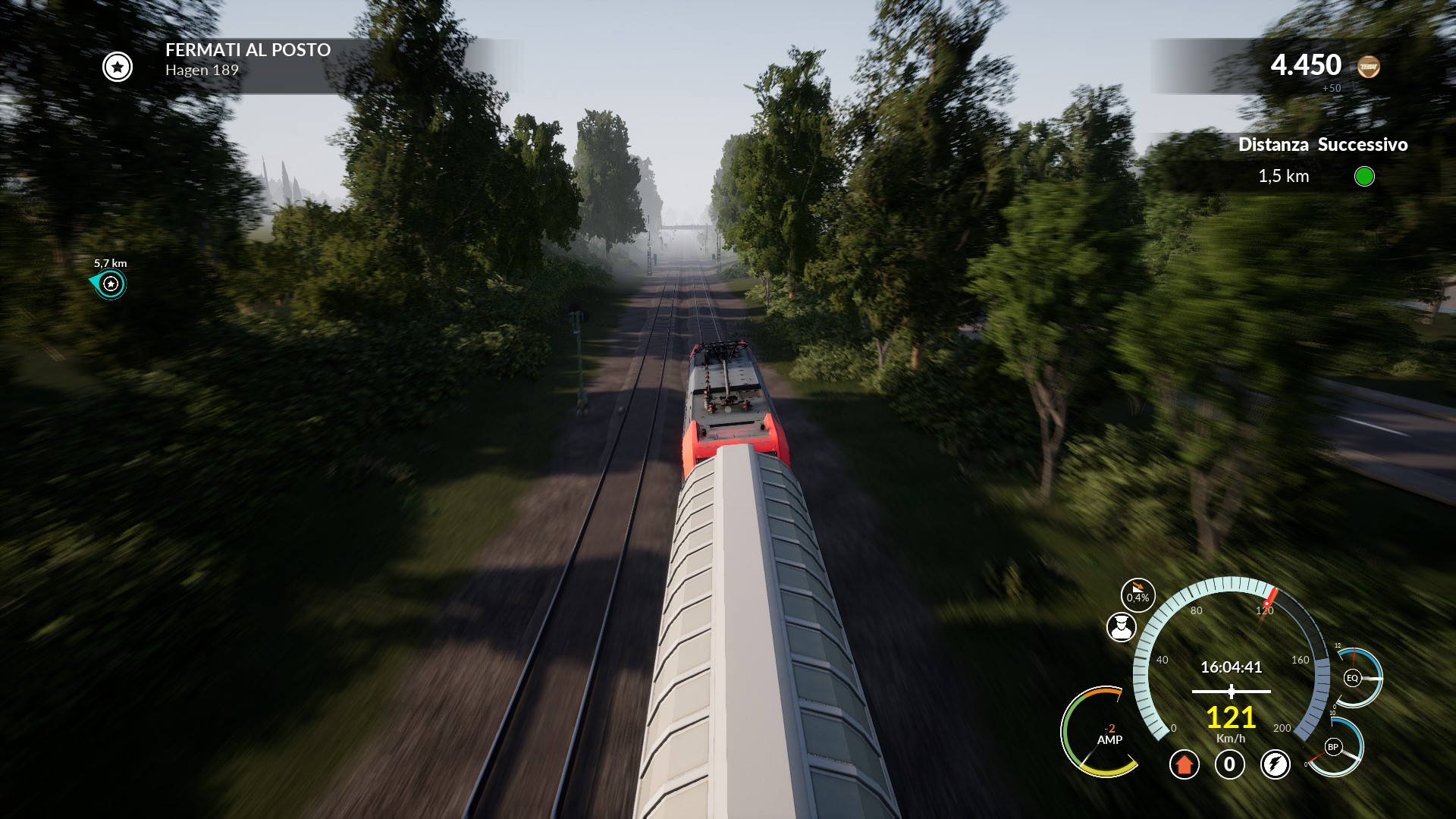
Task: Click the 5,7 km objective waypoint marker
Action: click(111, 284)
